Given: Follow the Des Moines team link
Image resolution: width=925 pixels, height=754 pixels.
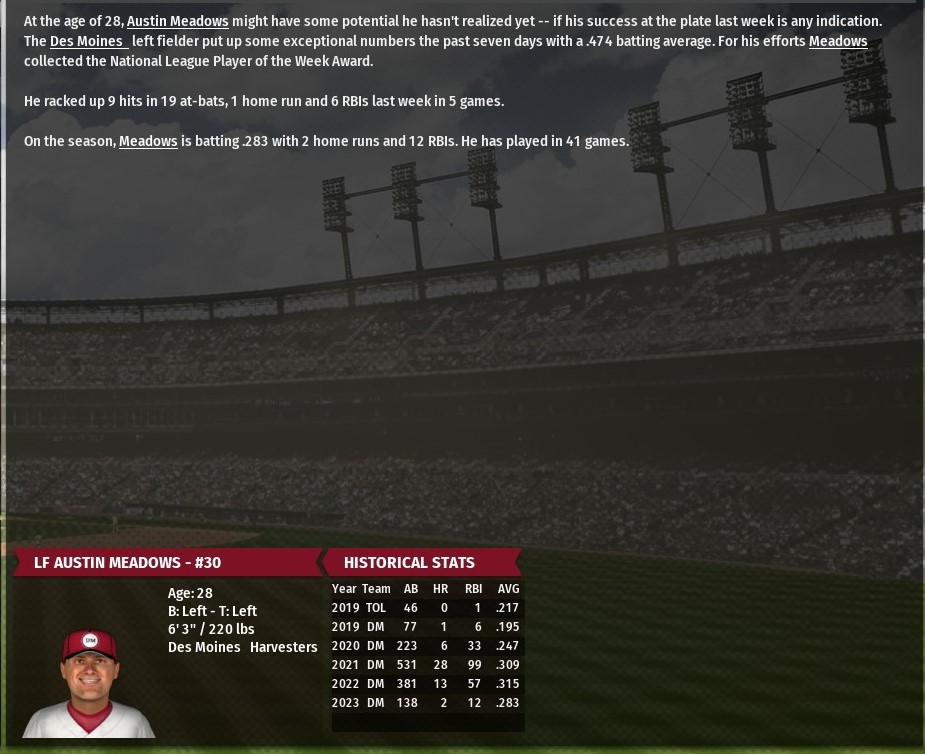Looking at the screenshot, I should tap(88, 41).
